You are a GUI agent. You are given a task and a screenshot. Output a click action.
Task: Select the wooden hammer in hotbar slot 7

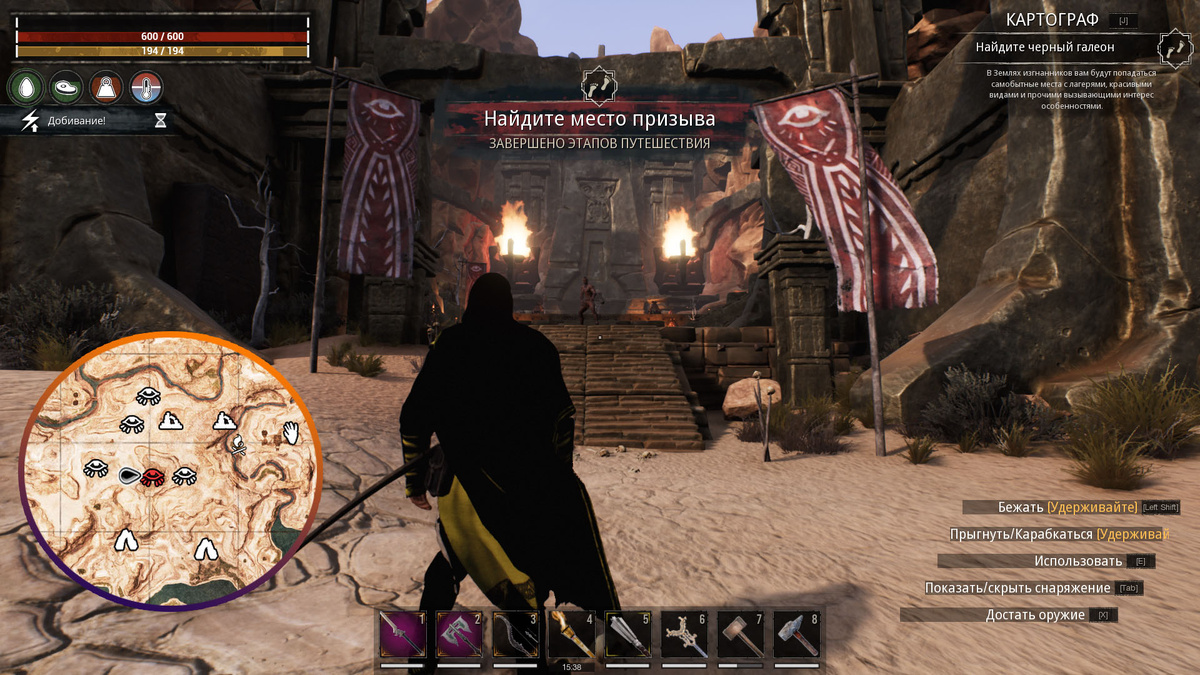(x=741, y=635)
